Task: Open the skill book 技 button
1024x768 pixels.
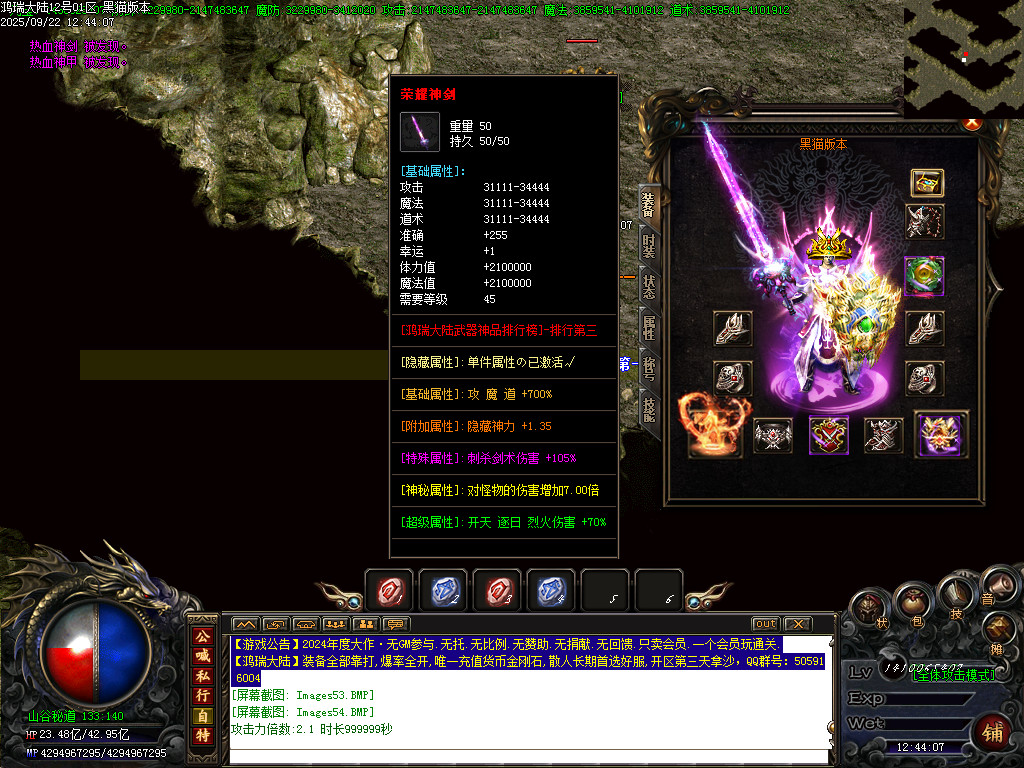Action: coord(955,598)
